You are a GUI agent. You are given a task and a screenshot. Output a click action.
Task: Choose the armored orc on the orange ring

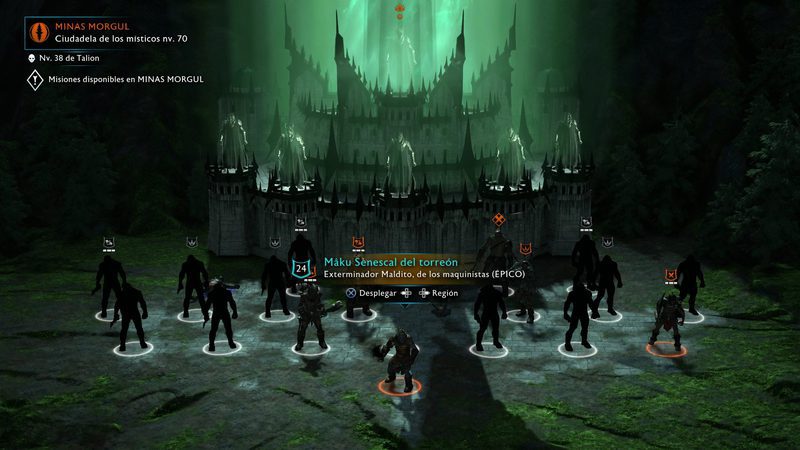tap(665, 322)
